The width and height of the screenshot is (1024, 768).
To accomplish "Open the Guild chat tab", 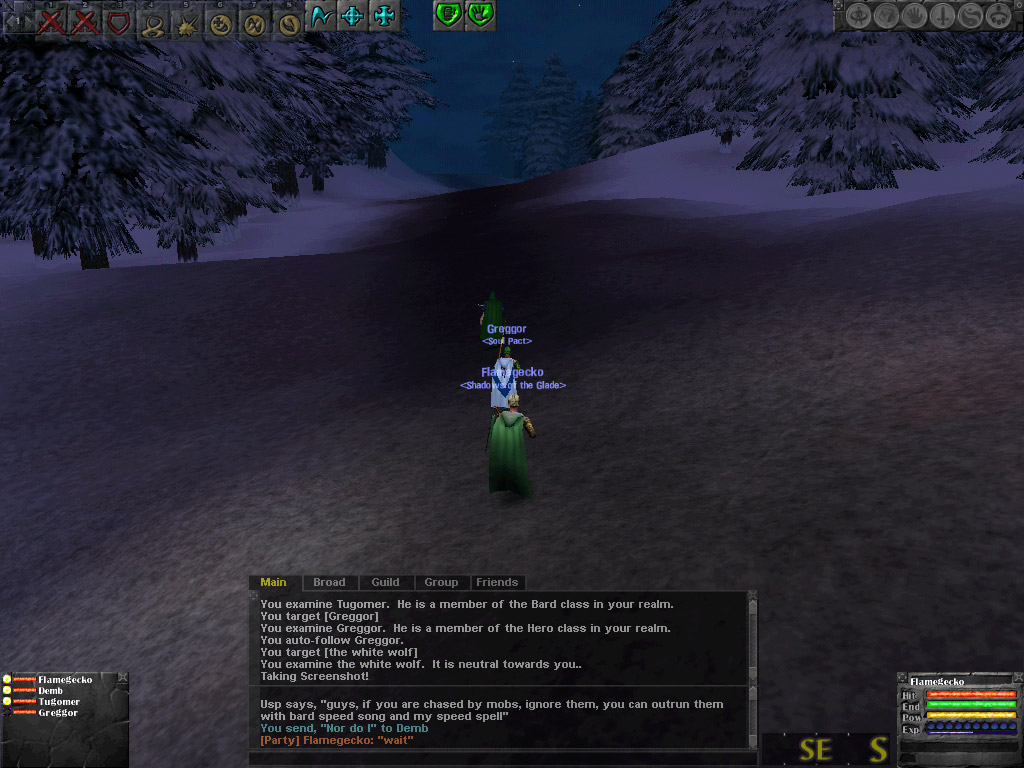I will coord(385,582).
